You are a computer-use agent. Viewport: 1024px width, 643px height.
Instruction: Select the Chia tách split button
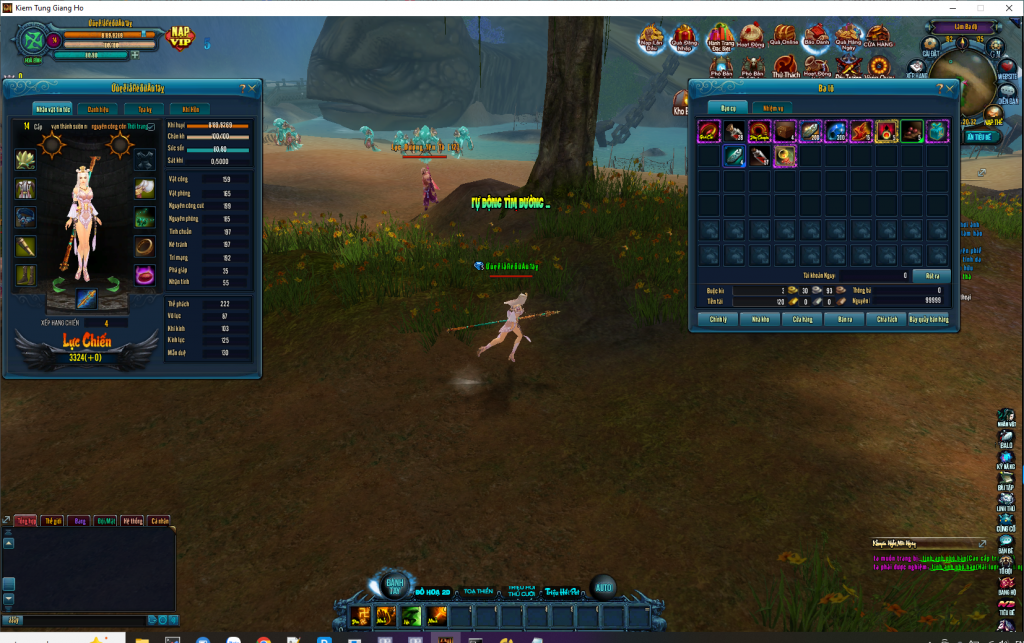(887, 319)
